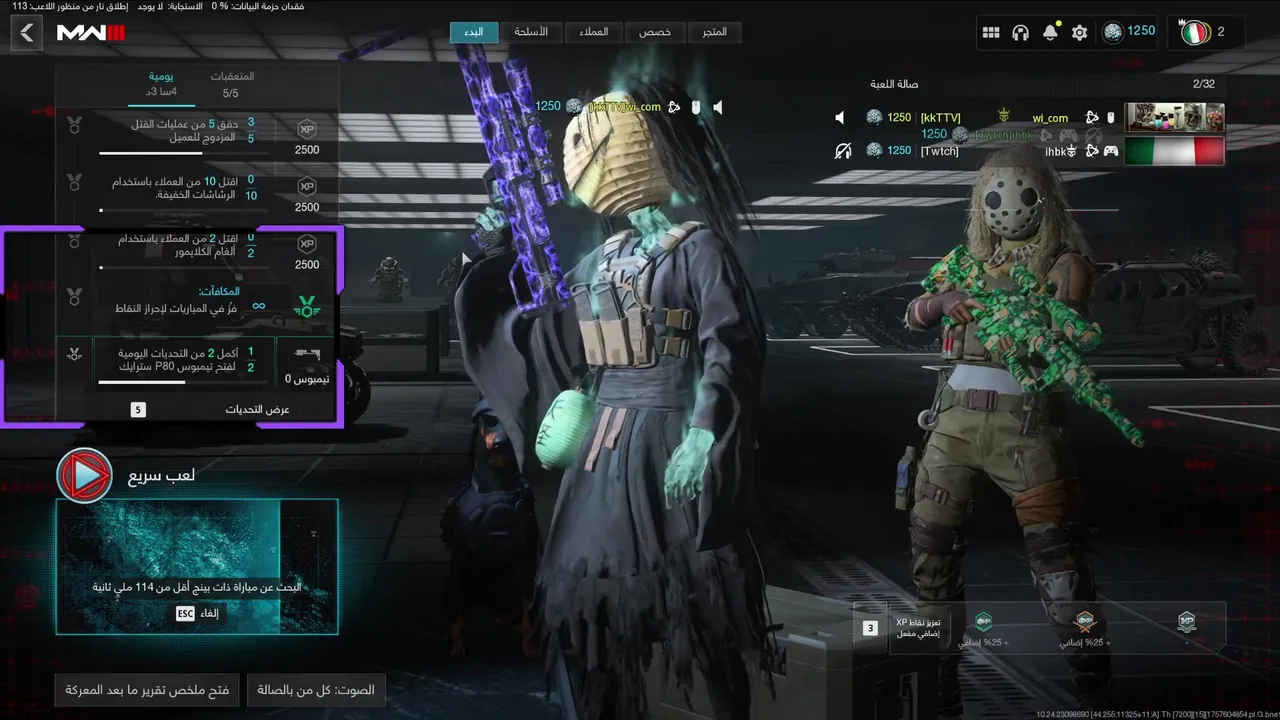The image size is (1280, 720).
Task: Click the عرض التحديات view challenges button
Action: (x=256, y=409)
